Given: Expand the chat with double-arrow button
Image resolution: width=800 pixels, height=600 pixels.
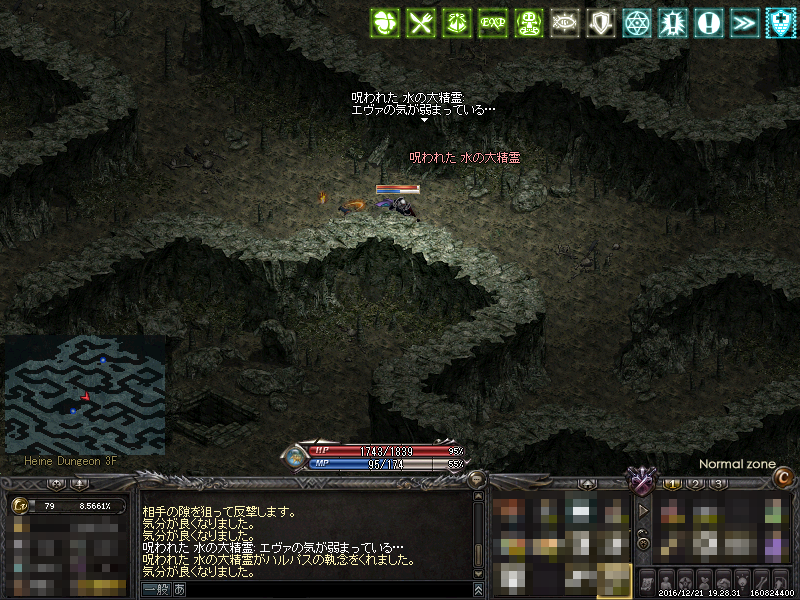Looking at the screenshot, I should click(479, 590).
